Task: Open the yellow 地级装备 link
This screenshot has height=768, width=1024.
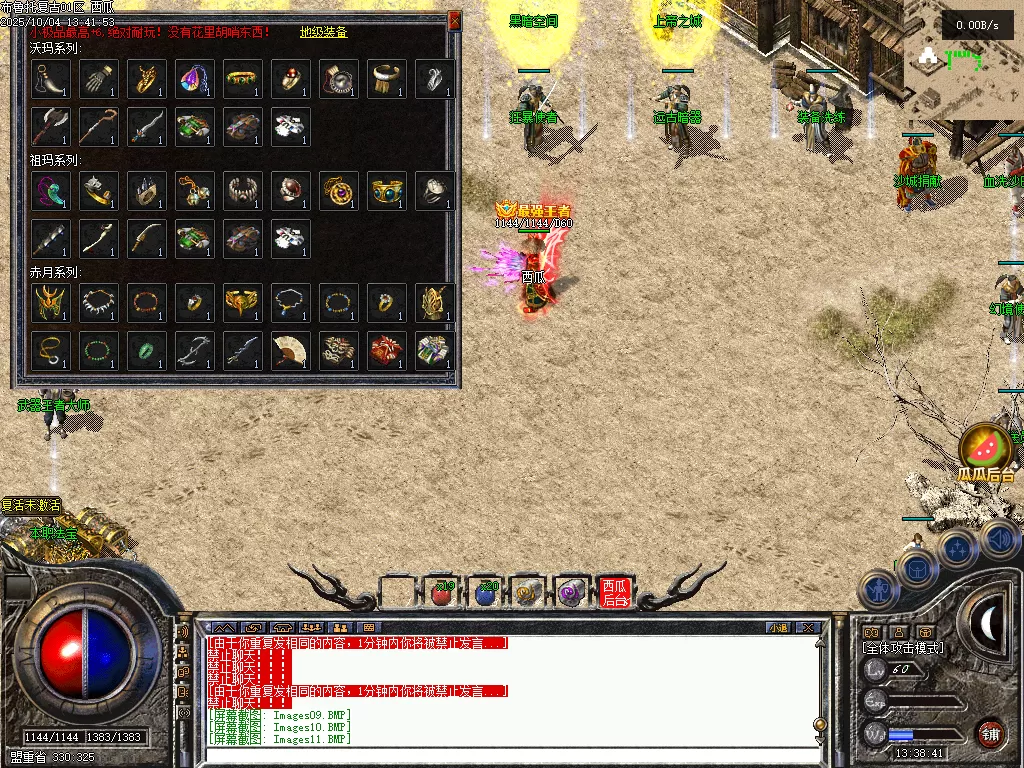Action: pyautogui.click(x=323, y=32)
